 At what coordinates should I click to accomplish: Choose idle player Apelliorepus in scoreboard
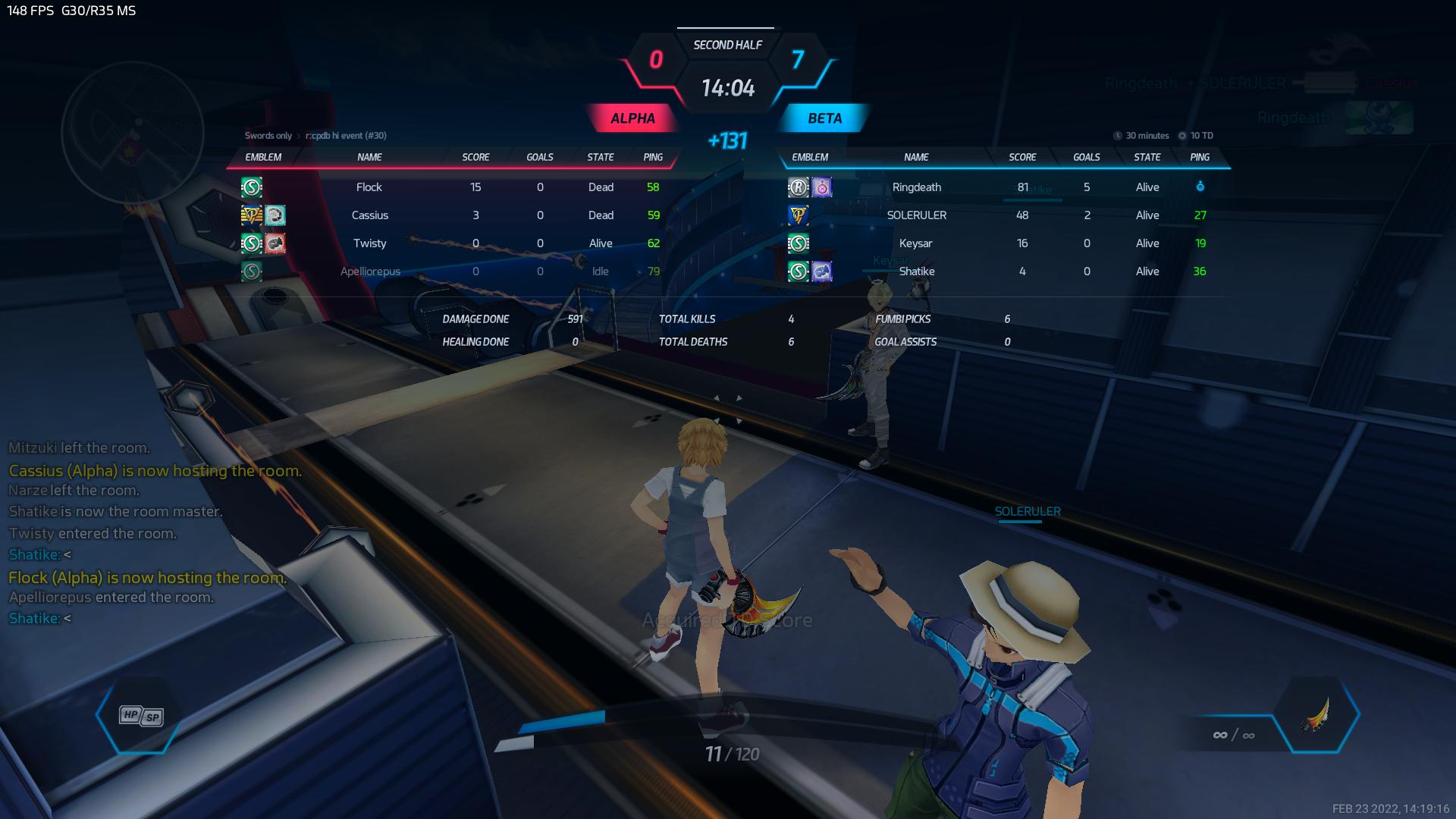[x=370, y=271]
